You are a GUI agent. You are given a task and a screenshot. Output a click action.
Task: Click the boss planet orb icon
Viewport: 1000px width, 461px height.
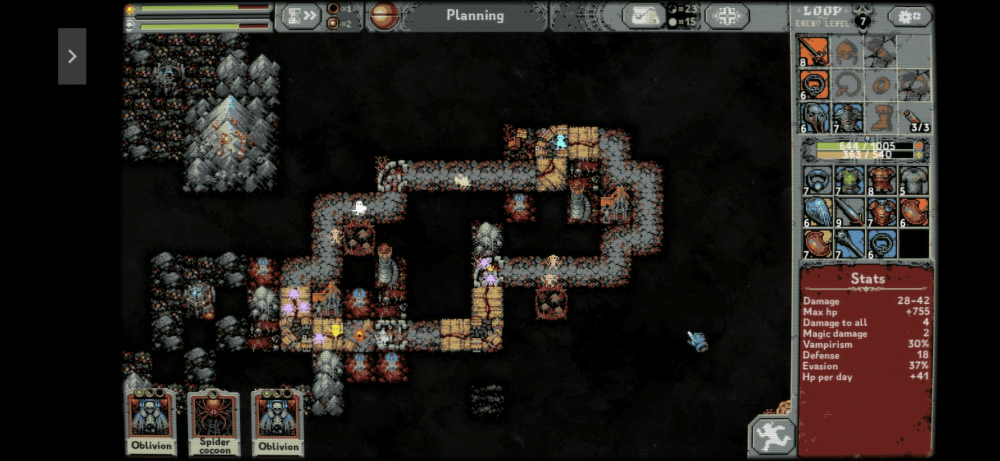(x=384, y=15)
